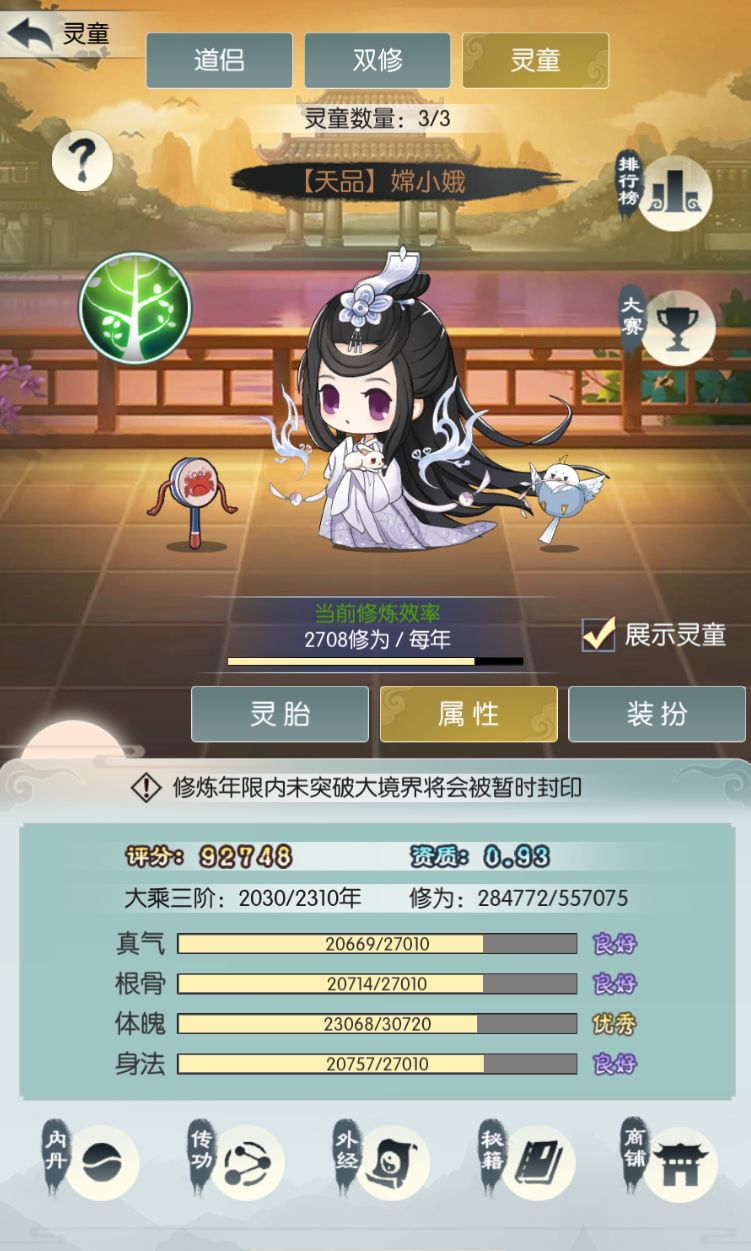The height and width of the screenshot is (1251, 751).
Task: Switch to the 灵胎 section
Action: click(x=280, y=714)
